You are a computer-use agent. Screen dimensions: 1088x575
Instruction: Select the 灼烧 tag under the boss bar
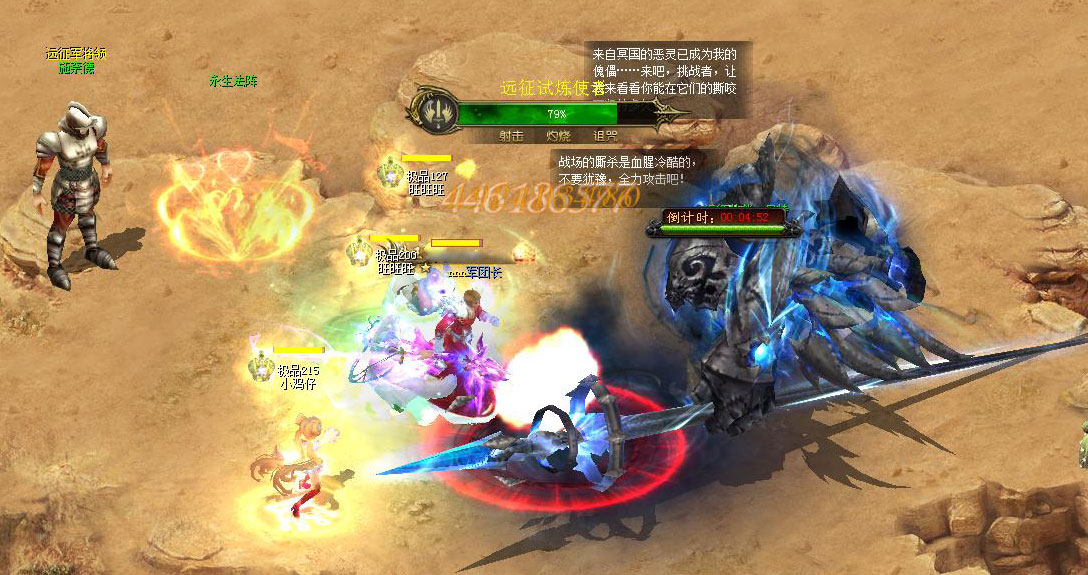(x=558, y=136)
